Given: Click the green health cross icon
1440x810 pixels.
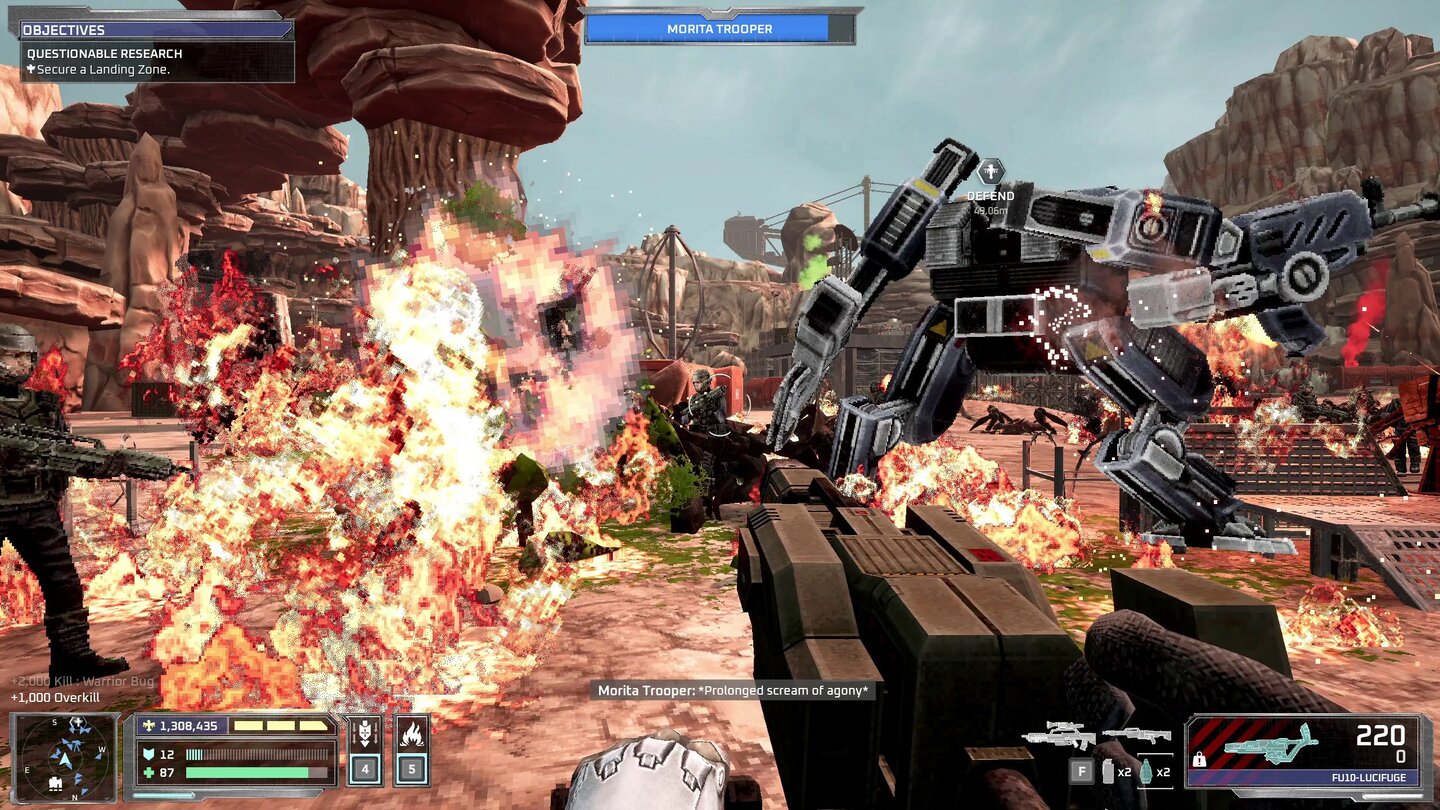Looking at the screenshot, I should (x=146, y=774).
